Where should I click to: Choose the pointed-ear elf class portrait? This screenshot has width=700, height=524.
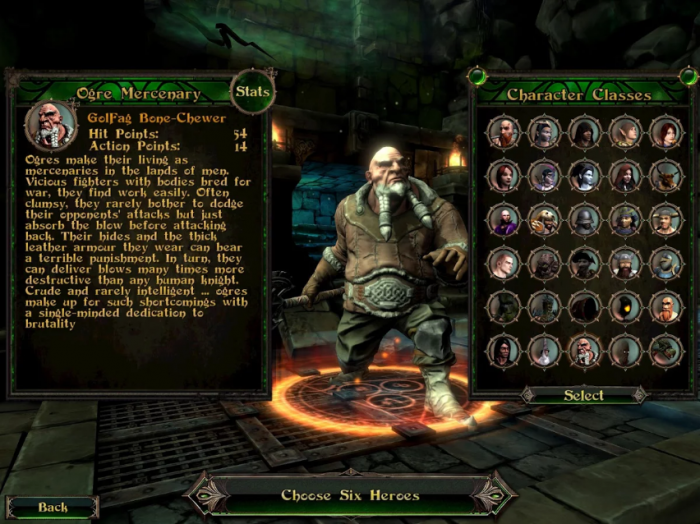pos(625,132)
